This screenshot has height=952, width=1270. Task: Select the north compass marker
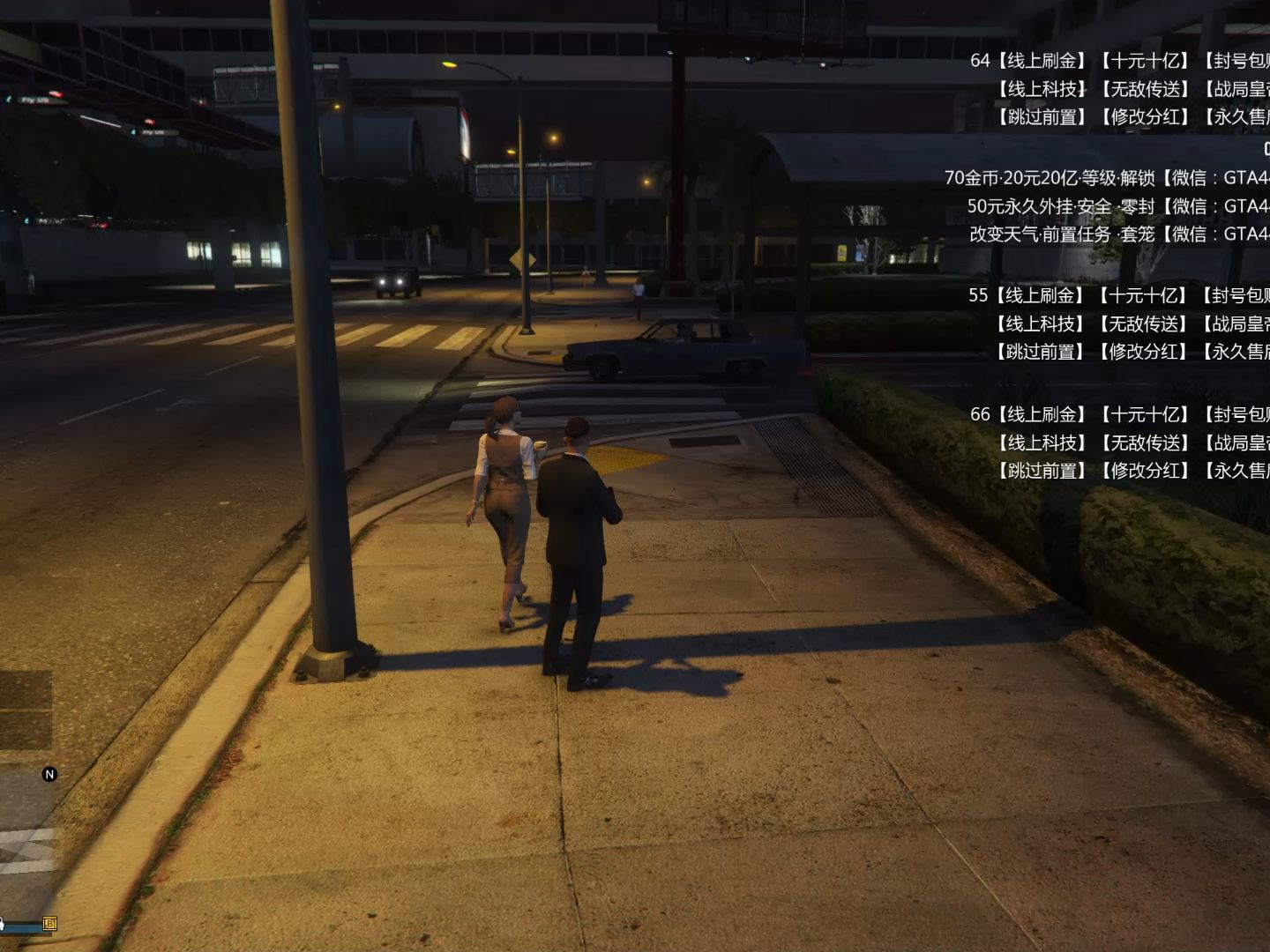49,774
